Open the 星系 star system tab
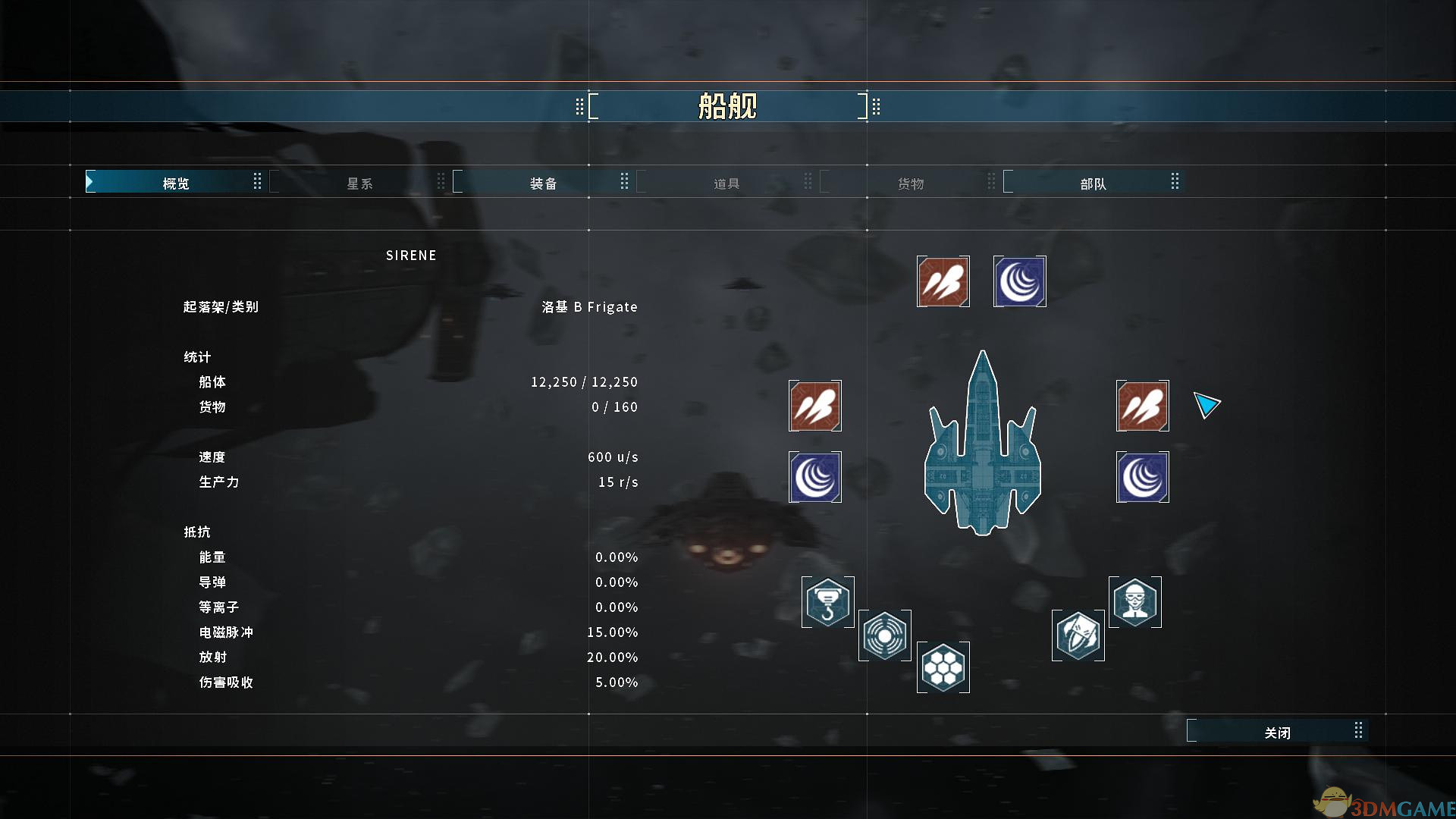 (x=359, y=183)
